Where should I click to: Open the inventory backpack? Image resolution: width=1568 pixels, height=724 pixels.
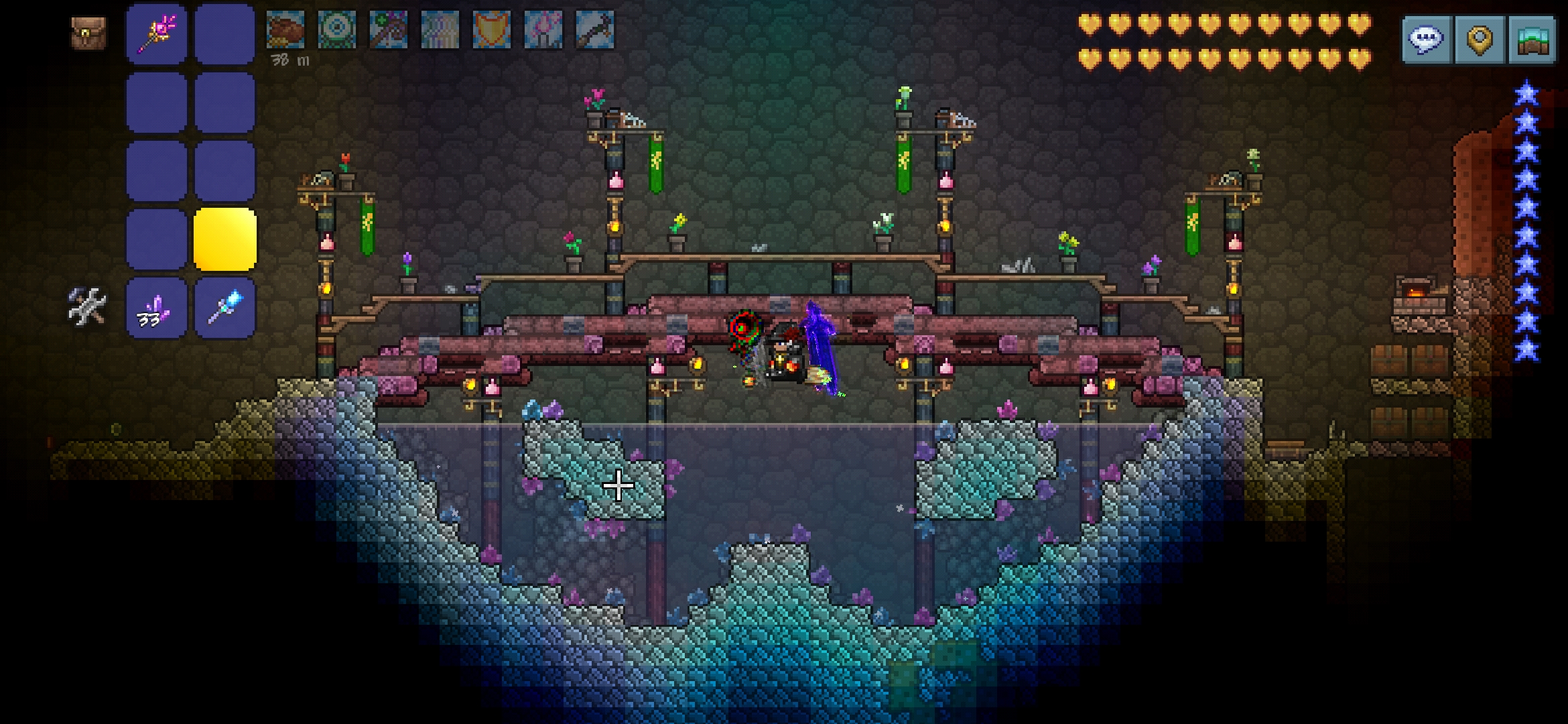[x=88, y=34]
